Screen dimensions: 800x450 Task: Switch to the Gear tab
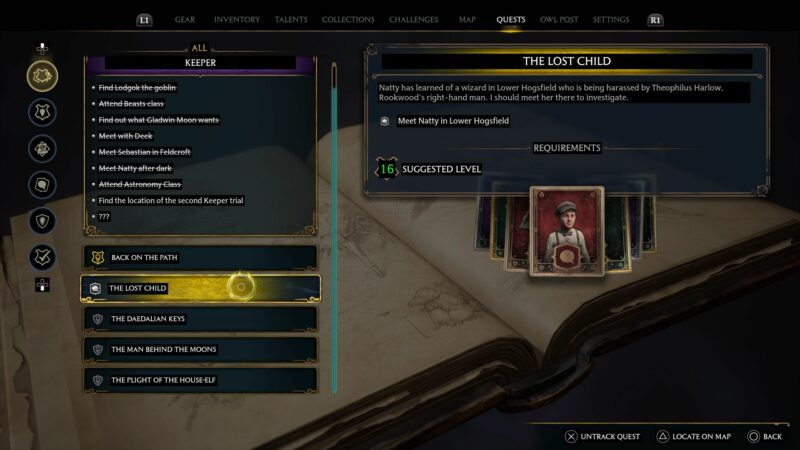(185, 19)
